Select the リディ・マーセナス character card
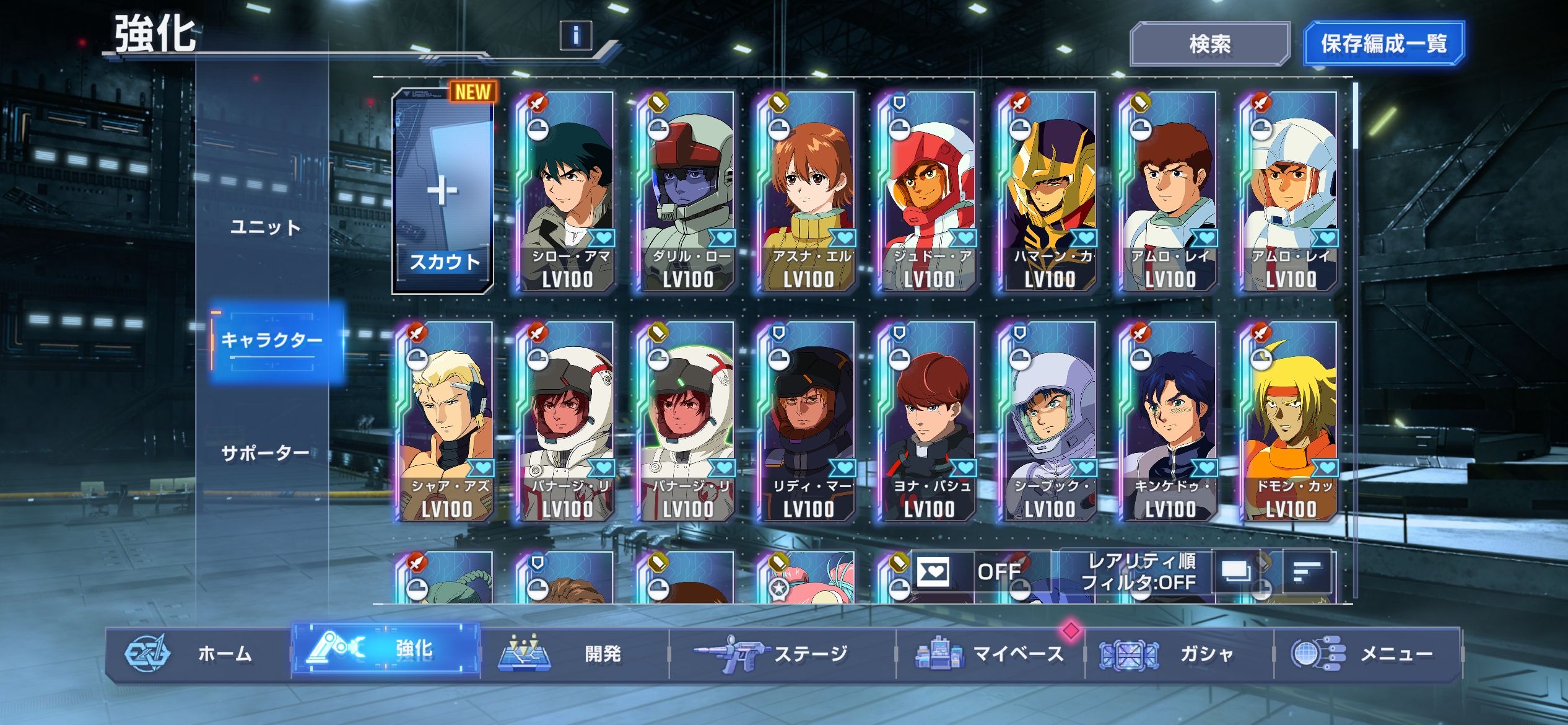The image size is (1568, 725). (808, 421)
